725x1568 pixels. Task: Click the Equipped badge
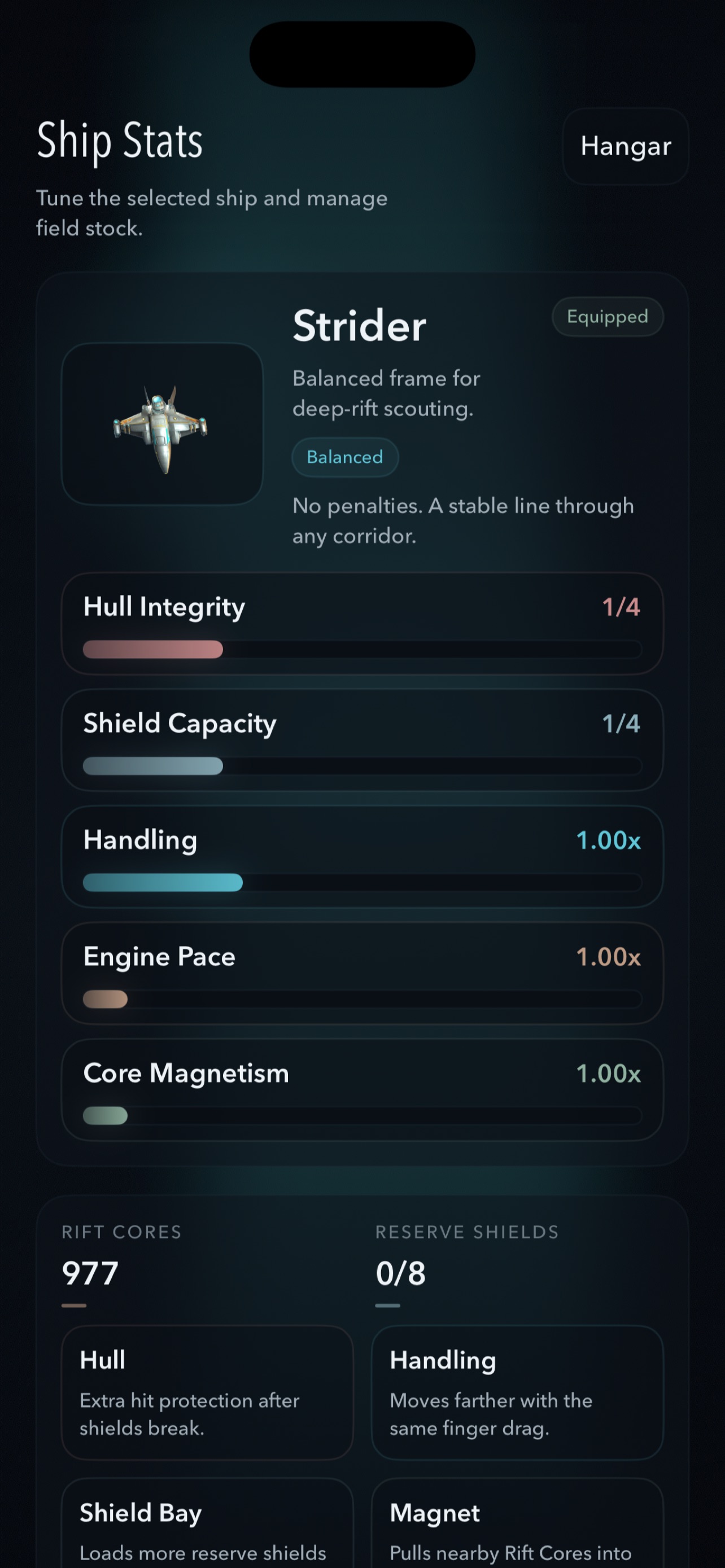coord(607,317)
